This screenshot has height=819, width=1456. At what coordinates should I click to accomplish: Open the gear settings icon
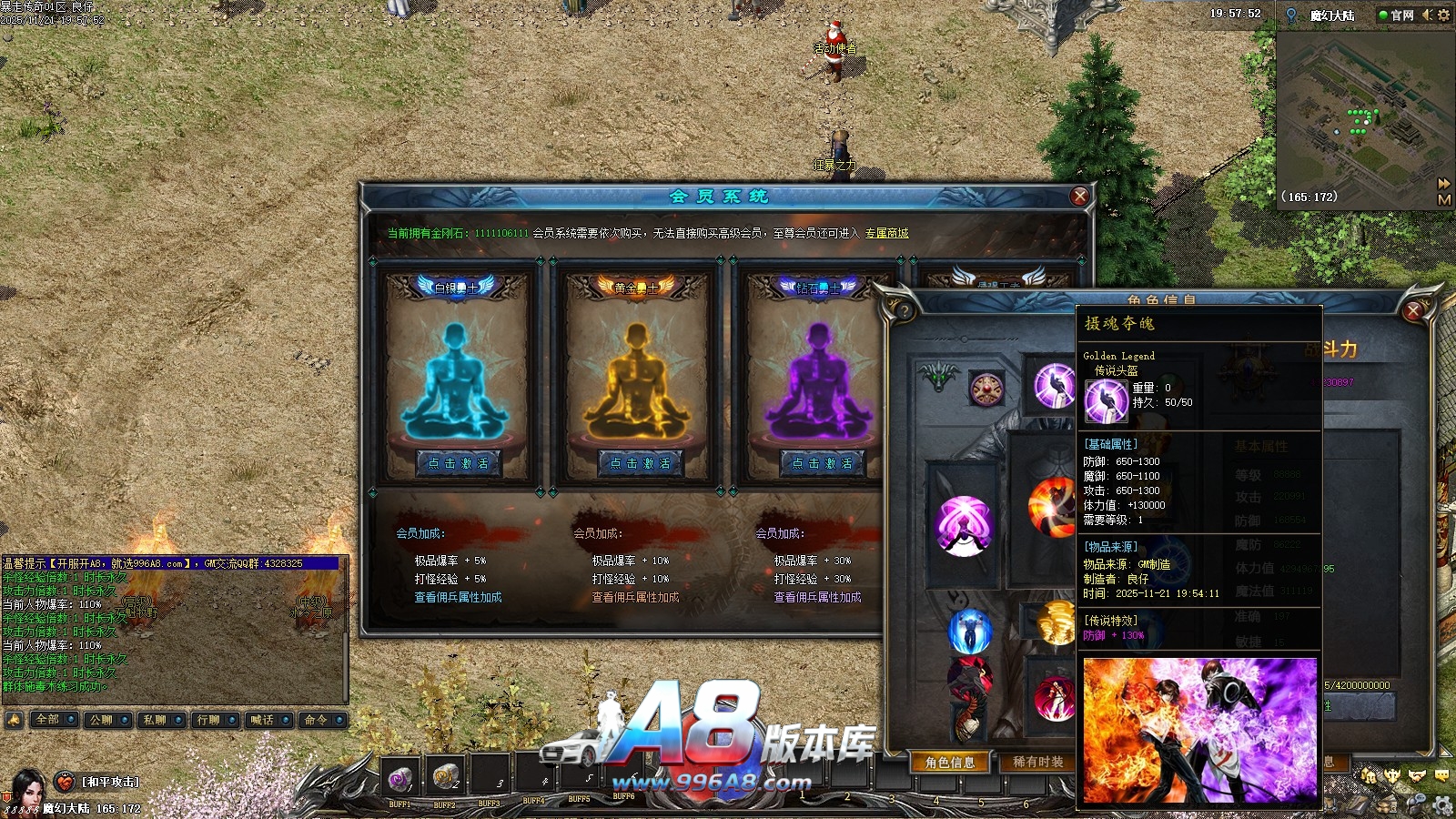point(1443,15)
